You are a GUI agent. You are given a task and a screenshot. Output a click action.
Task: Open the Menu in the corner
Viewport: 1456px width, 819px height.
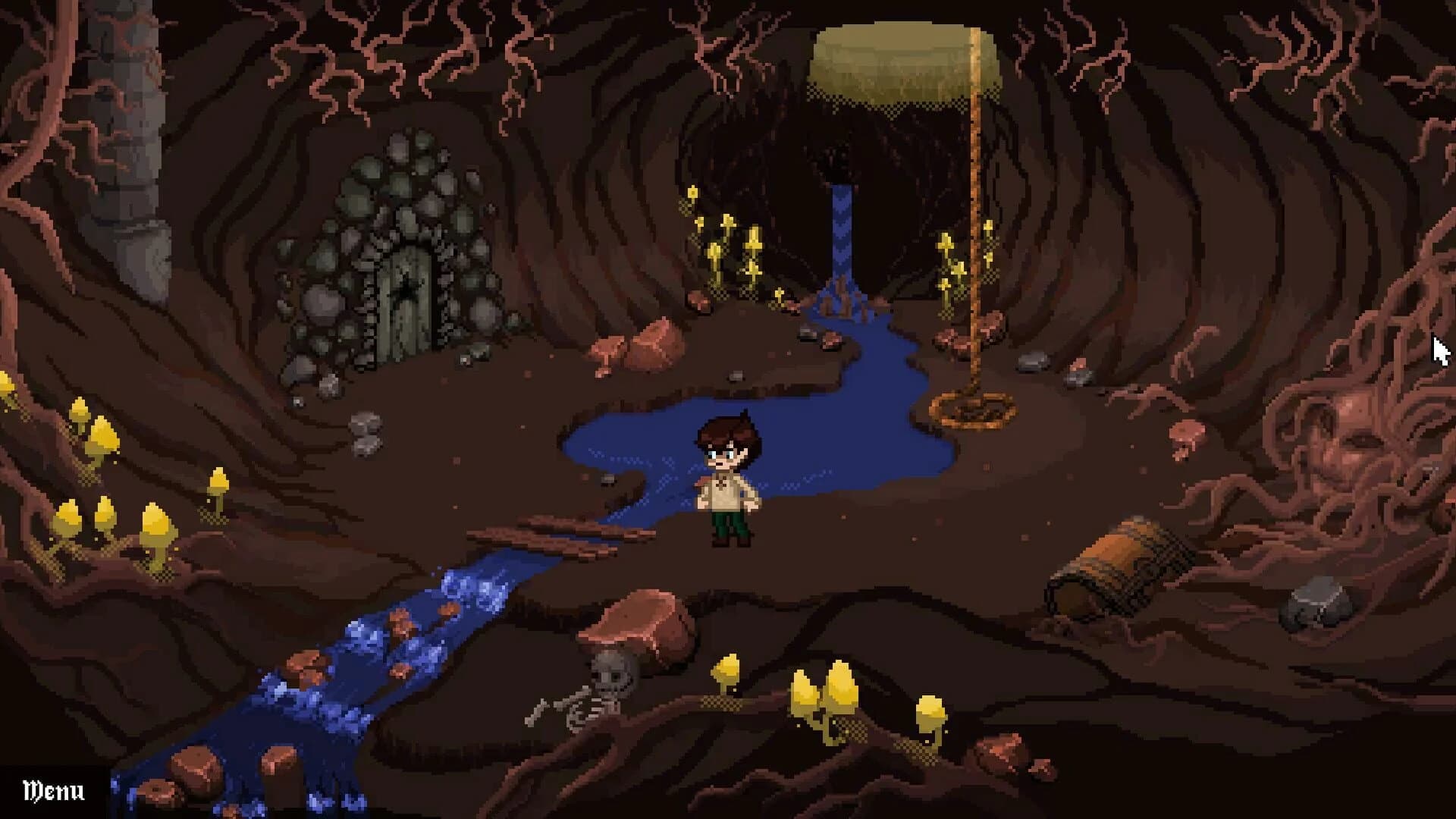(x=52, y=792)
